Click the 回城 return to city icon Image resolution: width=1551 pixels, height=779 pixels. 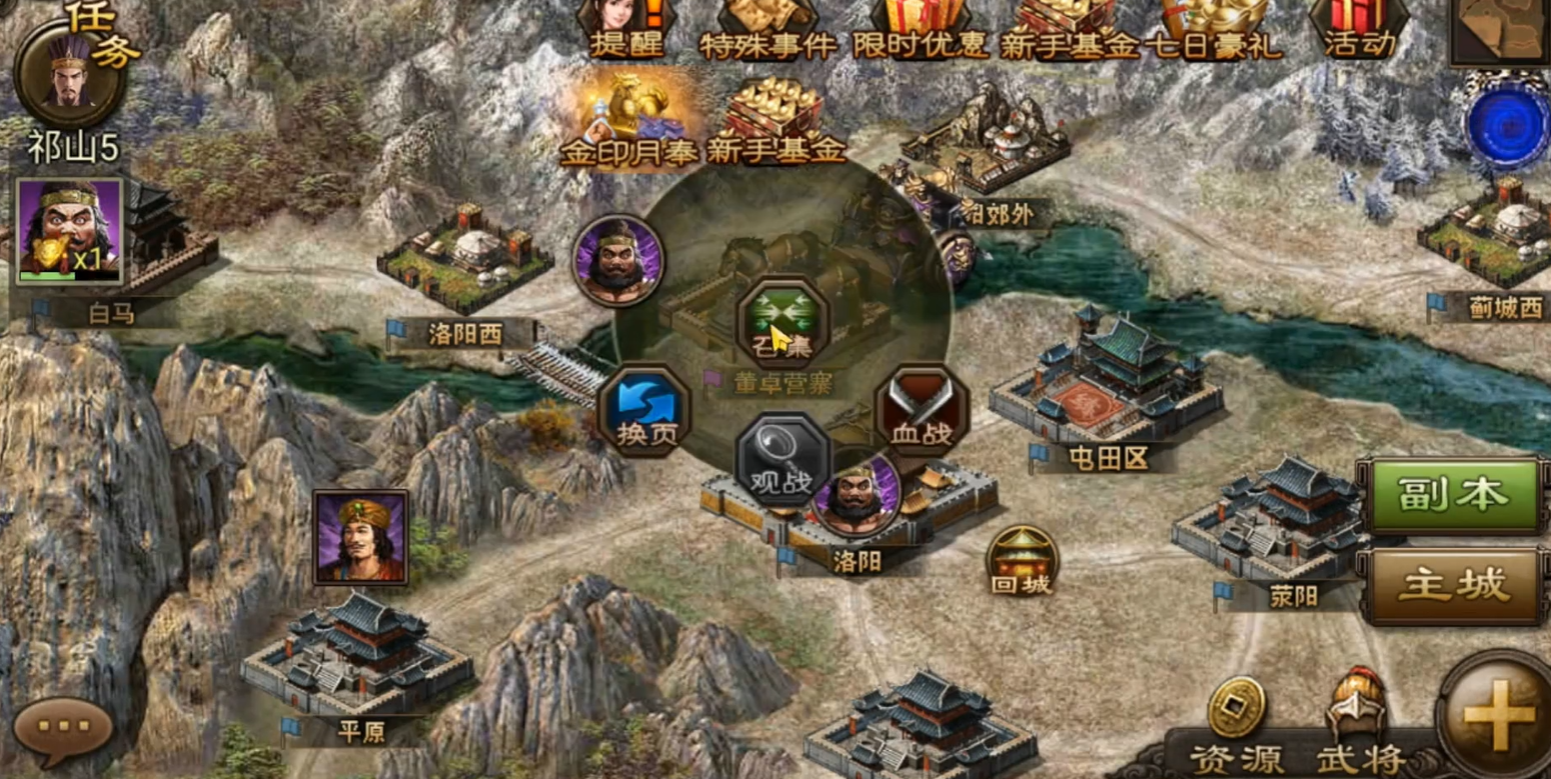tap(1021, 560)
